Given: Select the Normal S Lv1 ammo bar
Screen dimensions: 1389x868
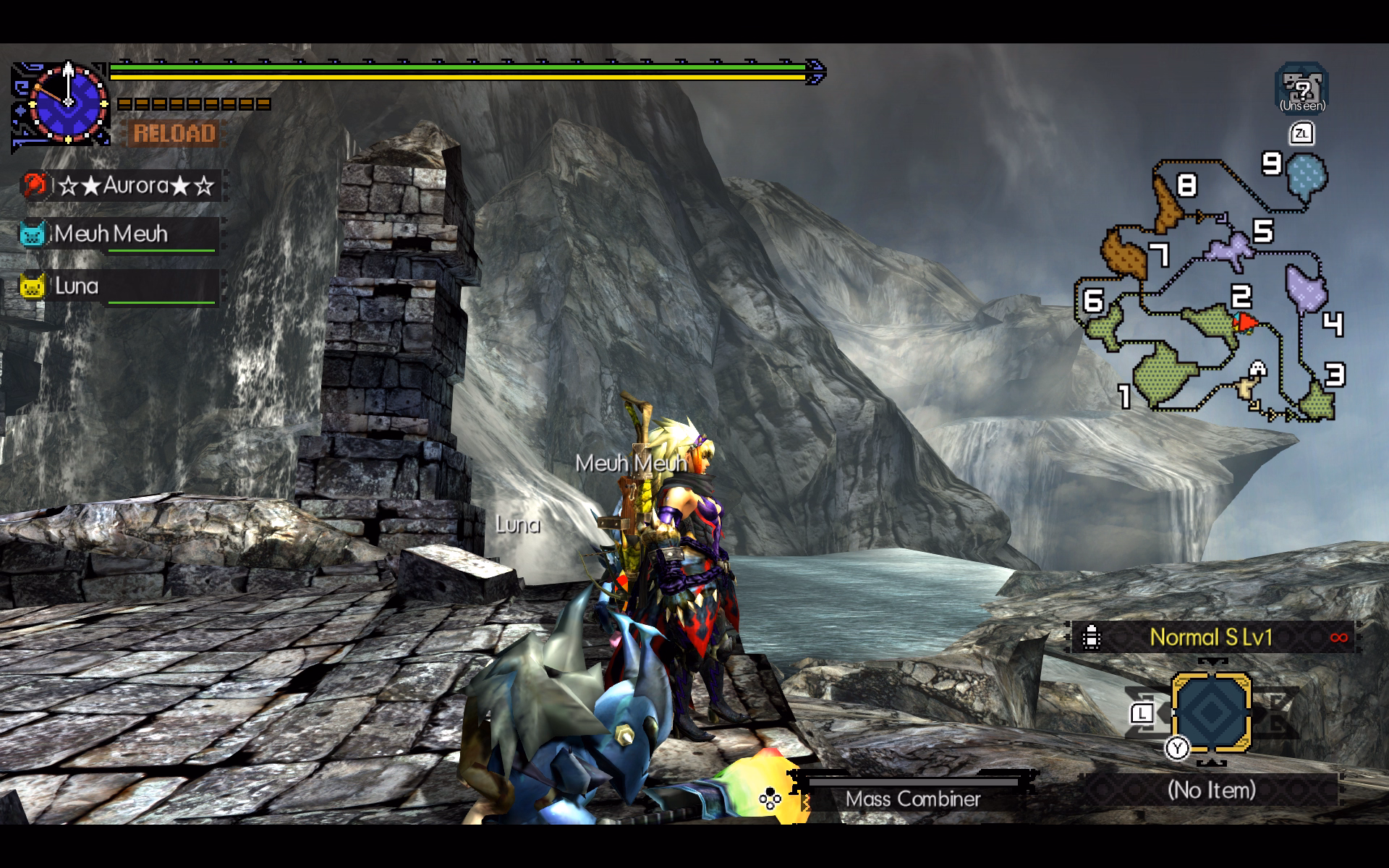Looking at the screenshot, I should [x=1212, y=637].
